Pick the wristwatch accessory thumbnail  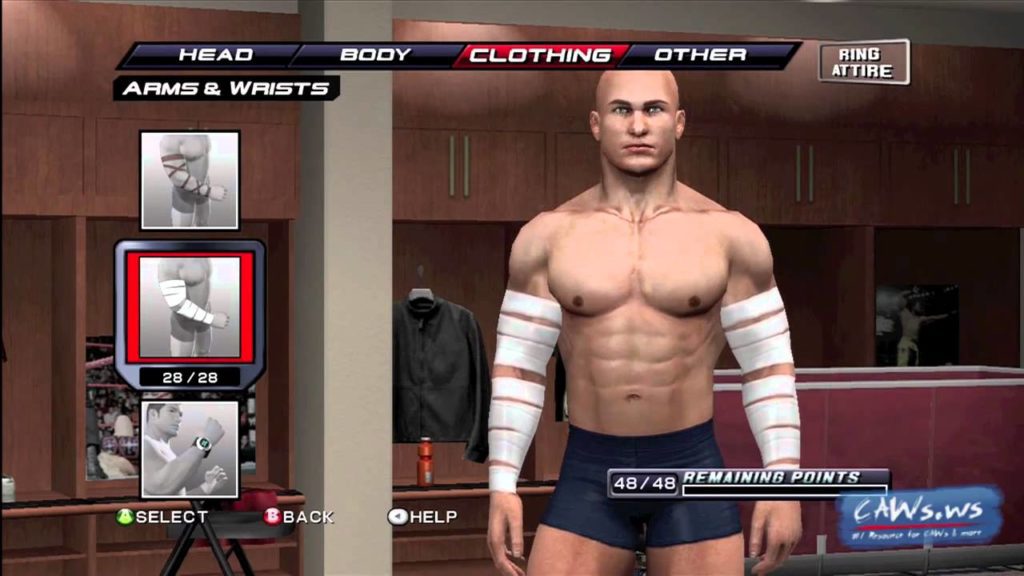190,448
